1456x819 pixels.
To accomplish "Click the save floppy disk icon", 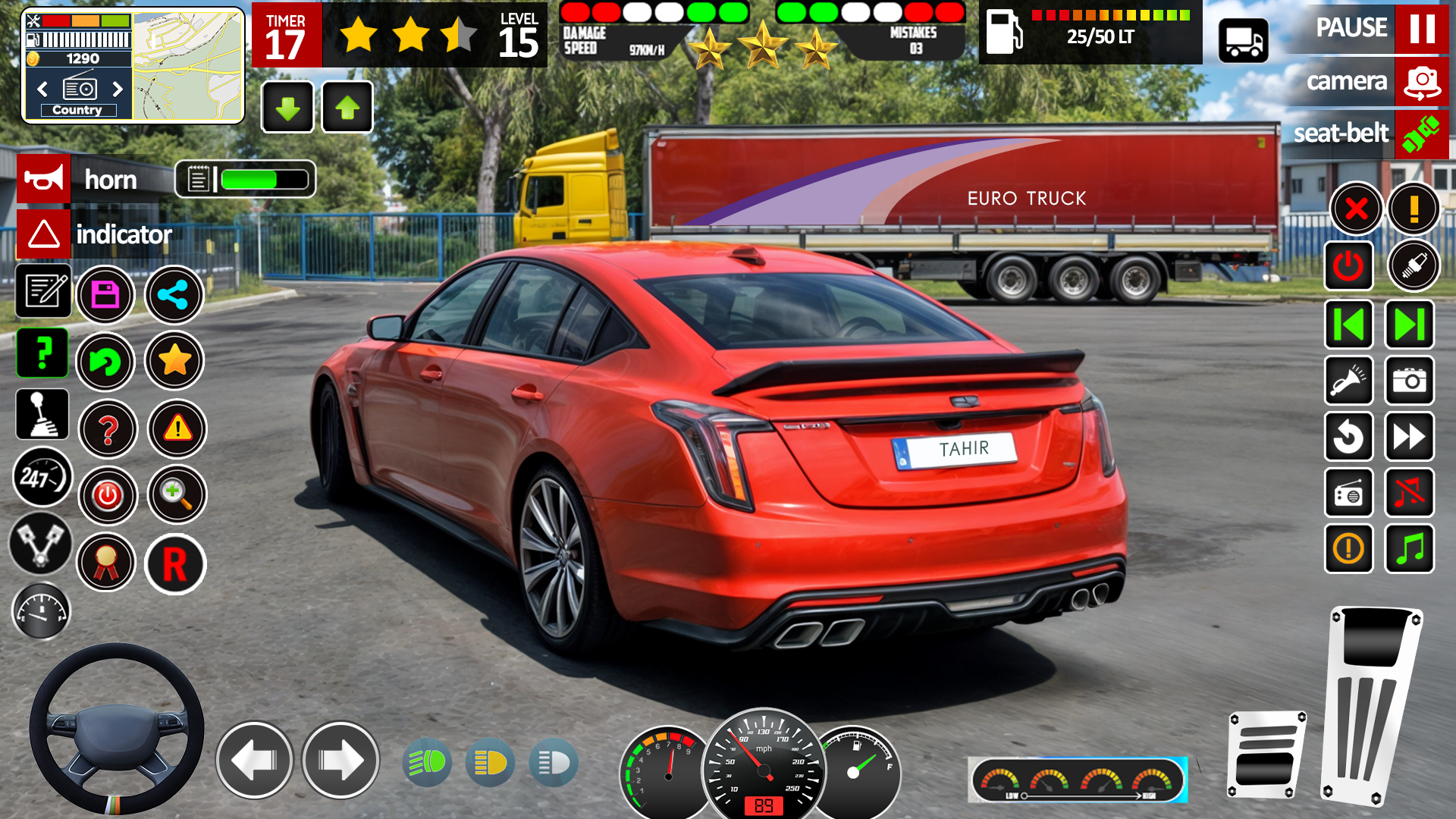I will [x=108, y=295].
